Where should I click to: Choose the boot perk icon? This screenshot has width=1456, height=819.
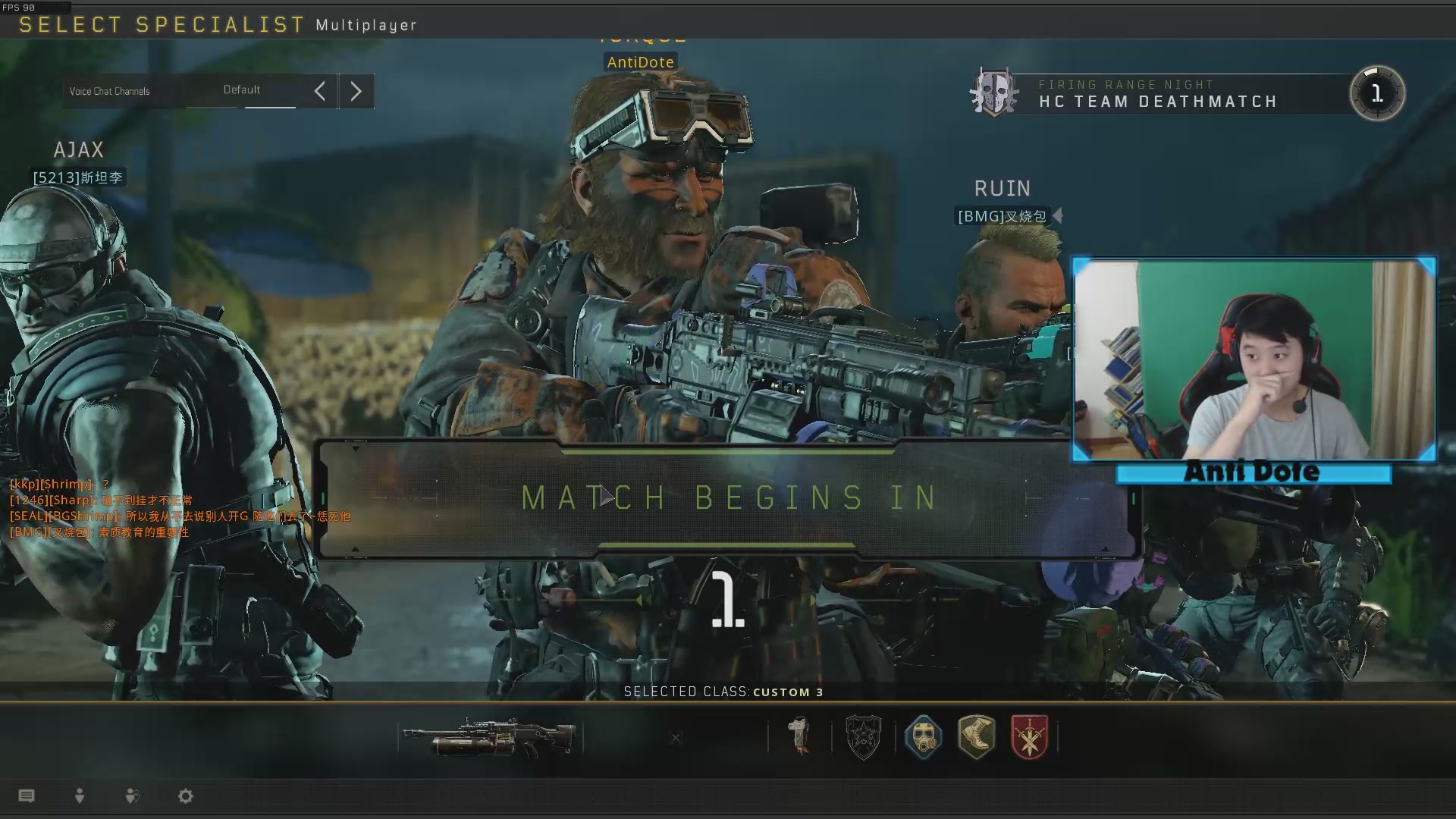tap(976, 737)
